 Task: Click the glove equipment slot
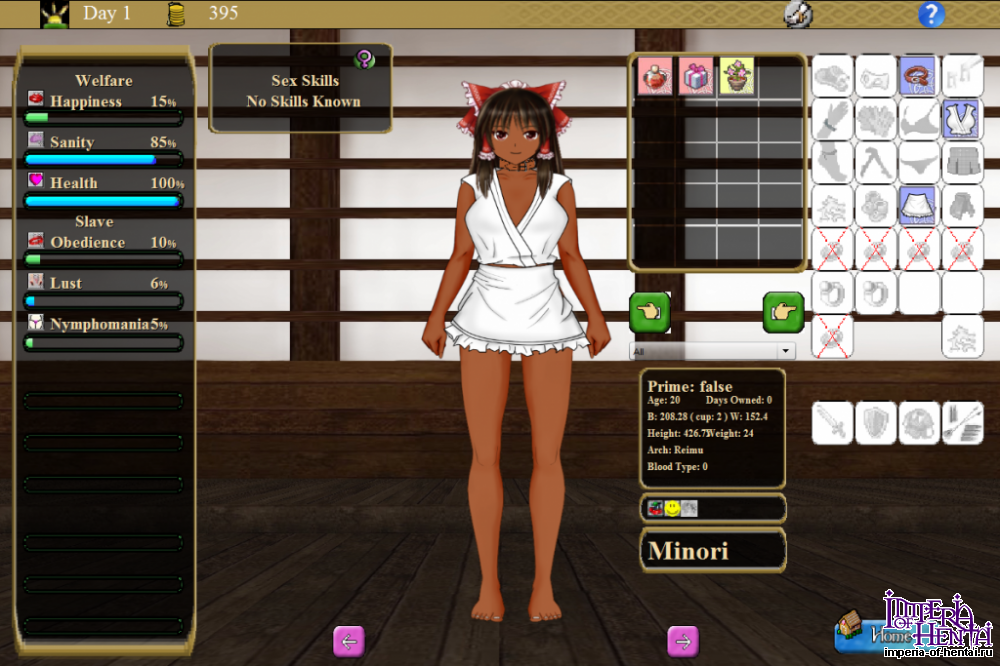[832, 118]
